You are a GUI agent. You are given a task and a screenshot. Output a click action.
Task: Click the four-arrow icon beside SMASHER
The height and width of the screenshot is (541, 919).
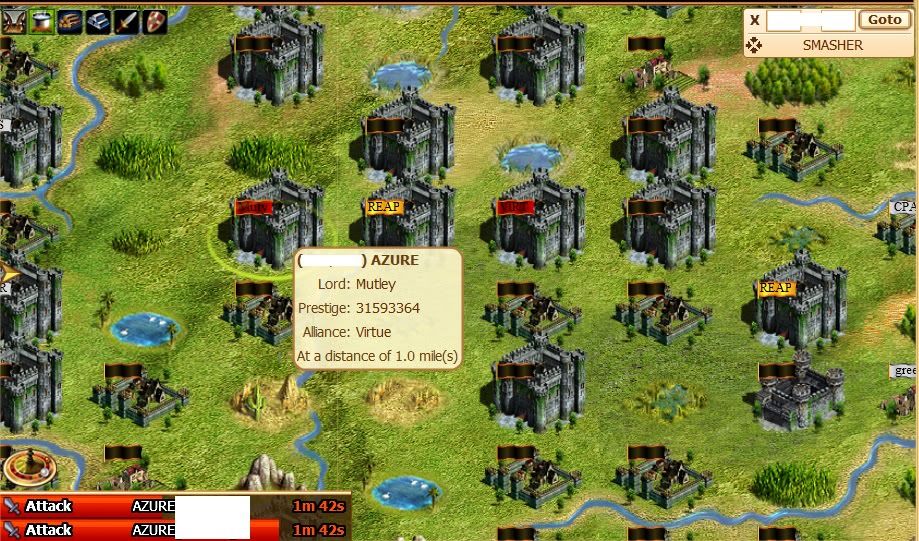click(754, 45)
